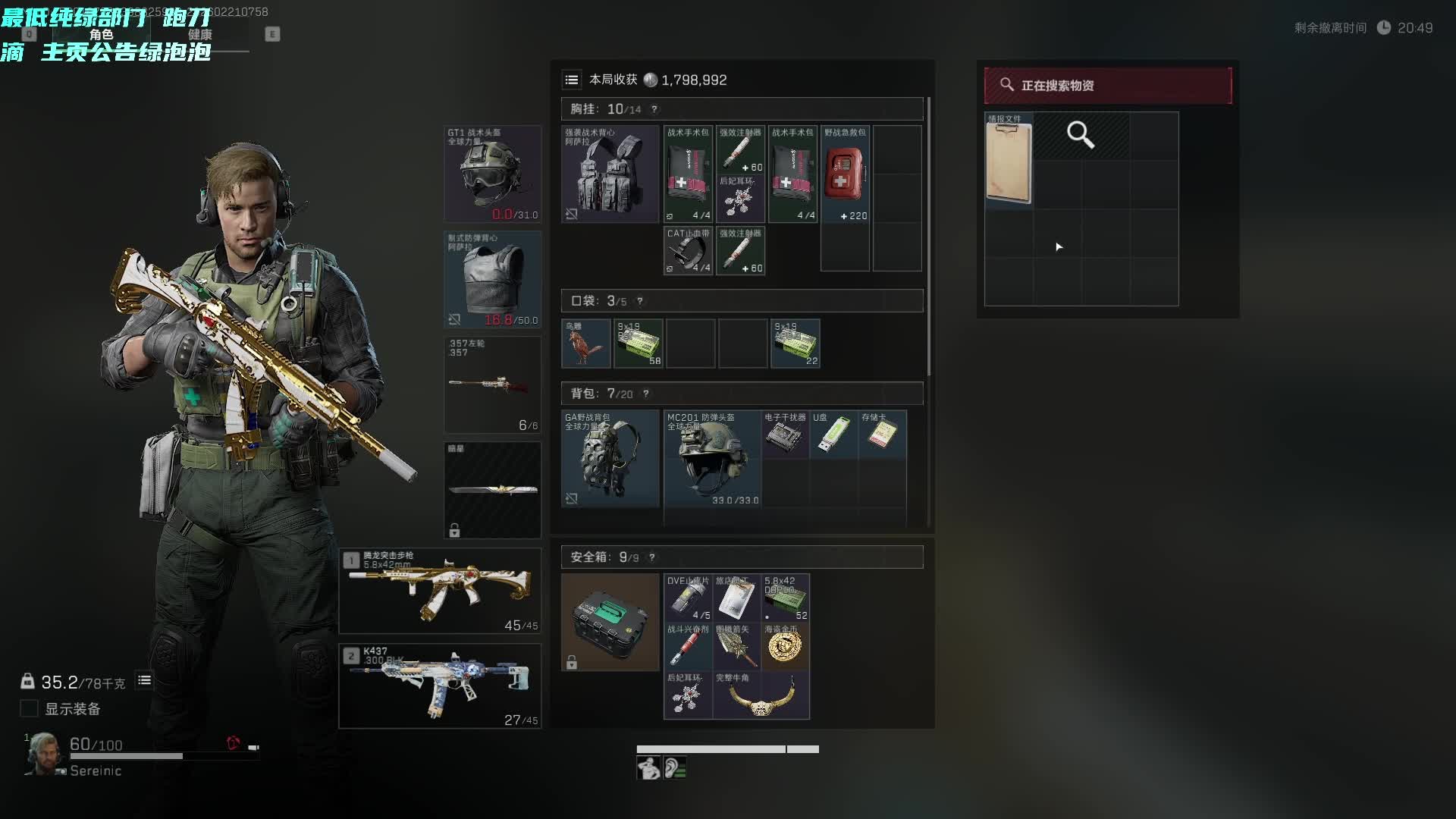Image resolution: width=1456 pixels, height=819 pixels.
Task: Choose the .357 revolver sidearm slot
Action: (x=492, y=384)
